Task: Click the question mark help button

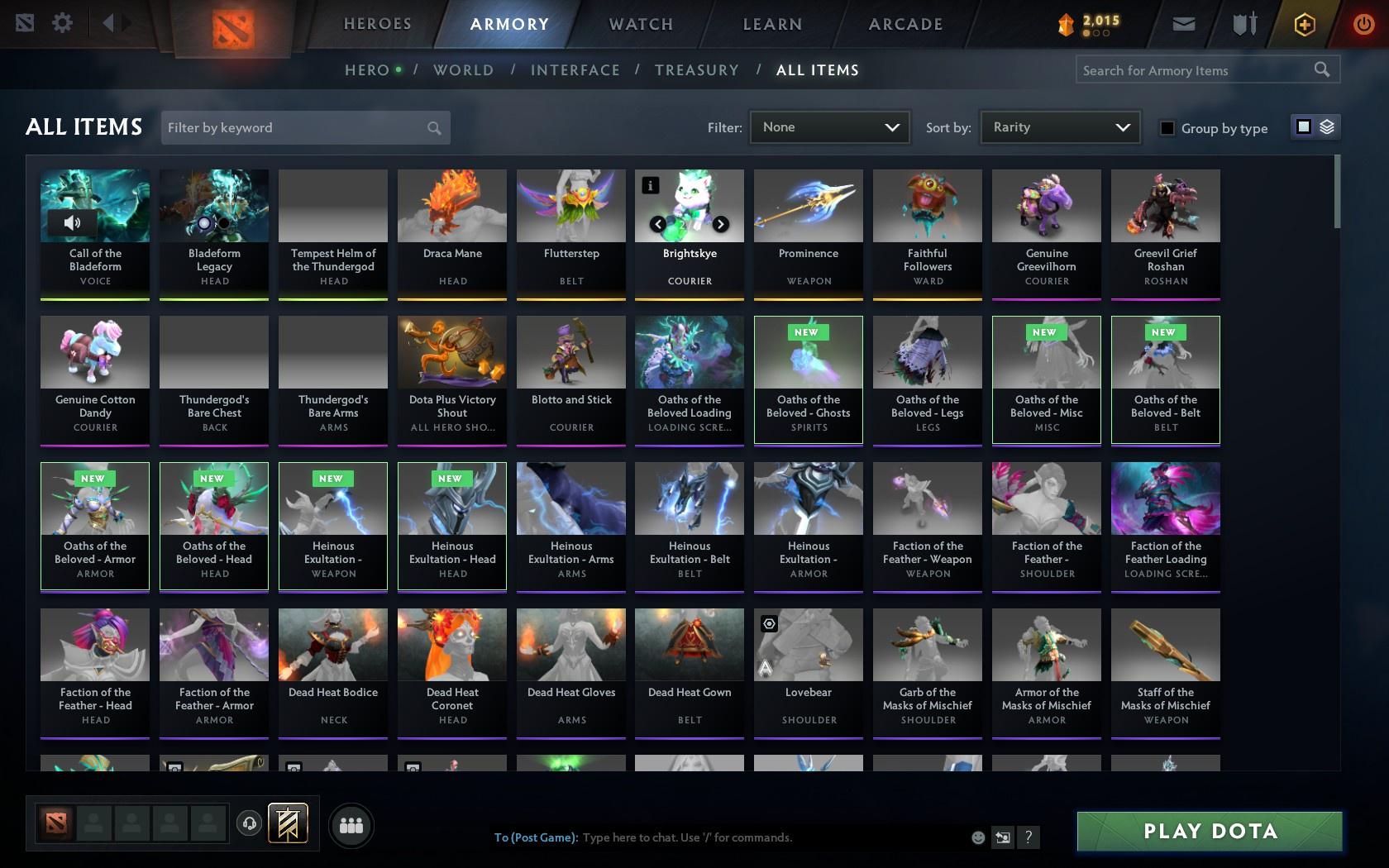Action: (x=1028, y=837)
